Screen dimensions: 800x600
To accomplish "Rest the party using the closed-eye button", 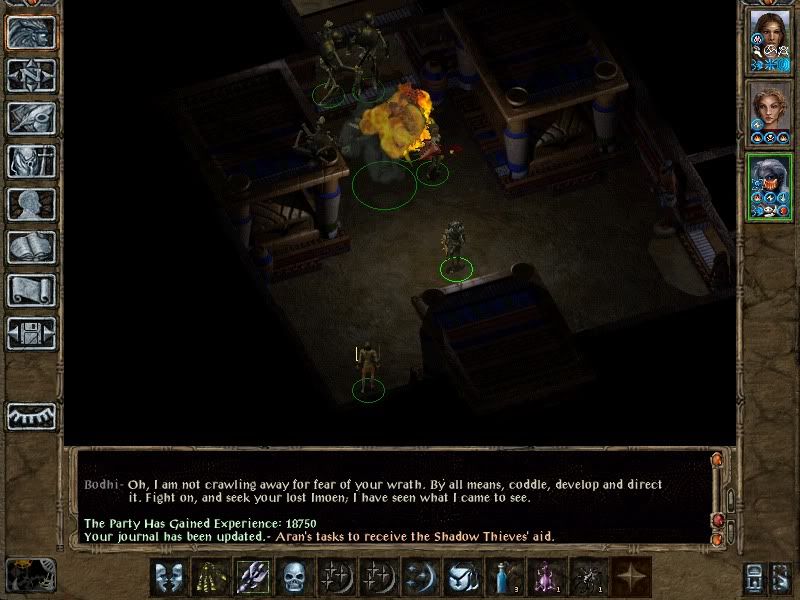I will click(31, 415).
